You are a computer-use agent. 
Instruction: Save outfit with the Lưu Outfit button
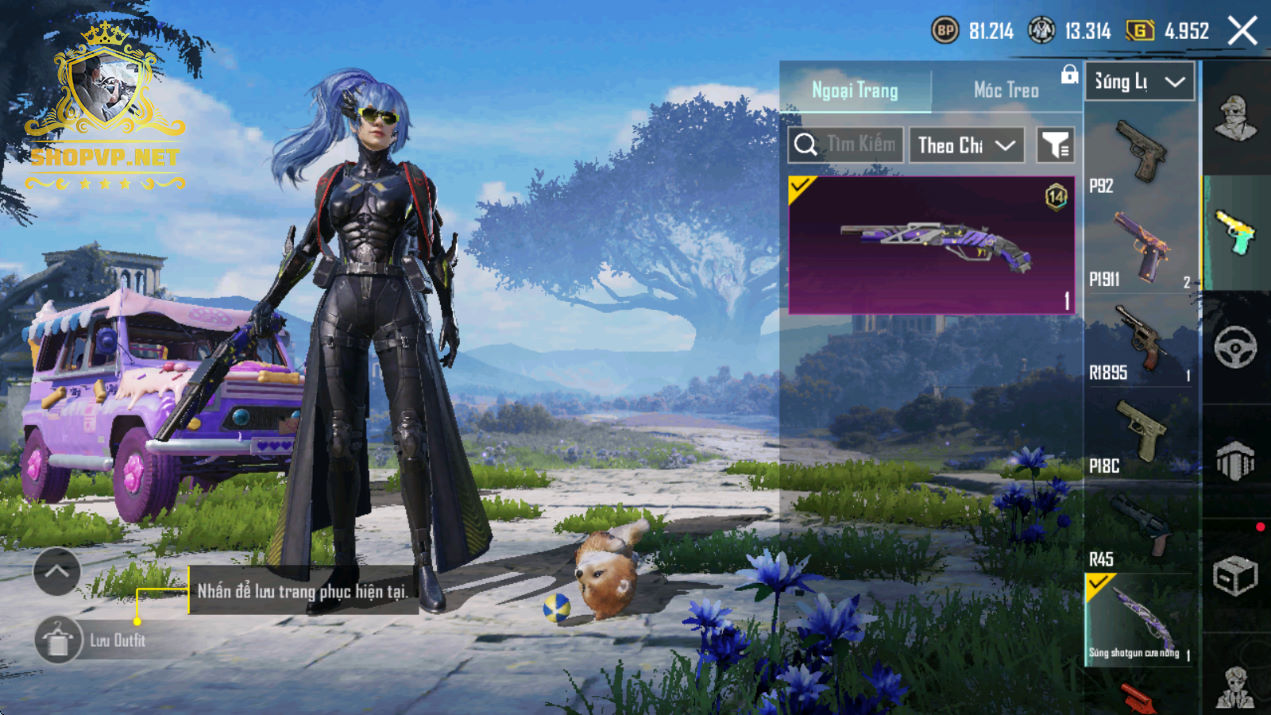point(60,640)
